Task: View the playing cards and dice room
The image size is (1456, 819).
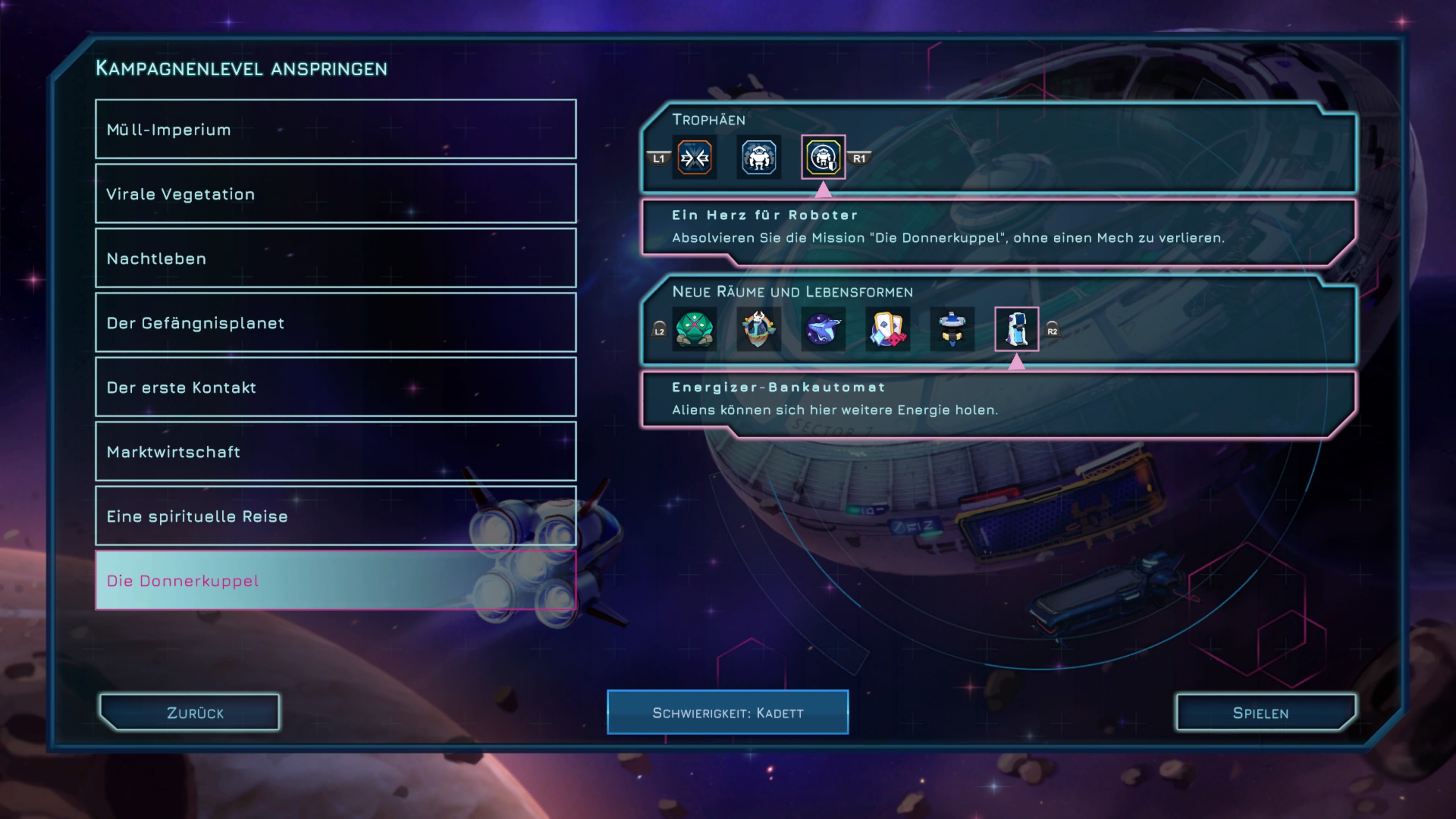Action: [x=887, y=329]
